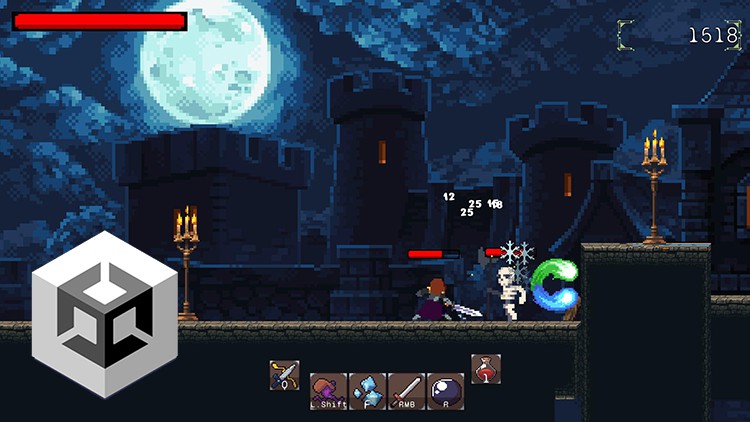Viewport: 750px width, 422px height.
Task: Use the ice crystal shard skill
Action: (367, 391)
